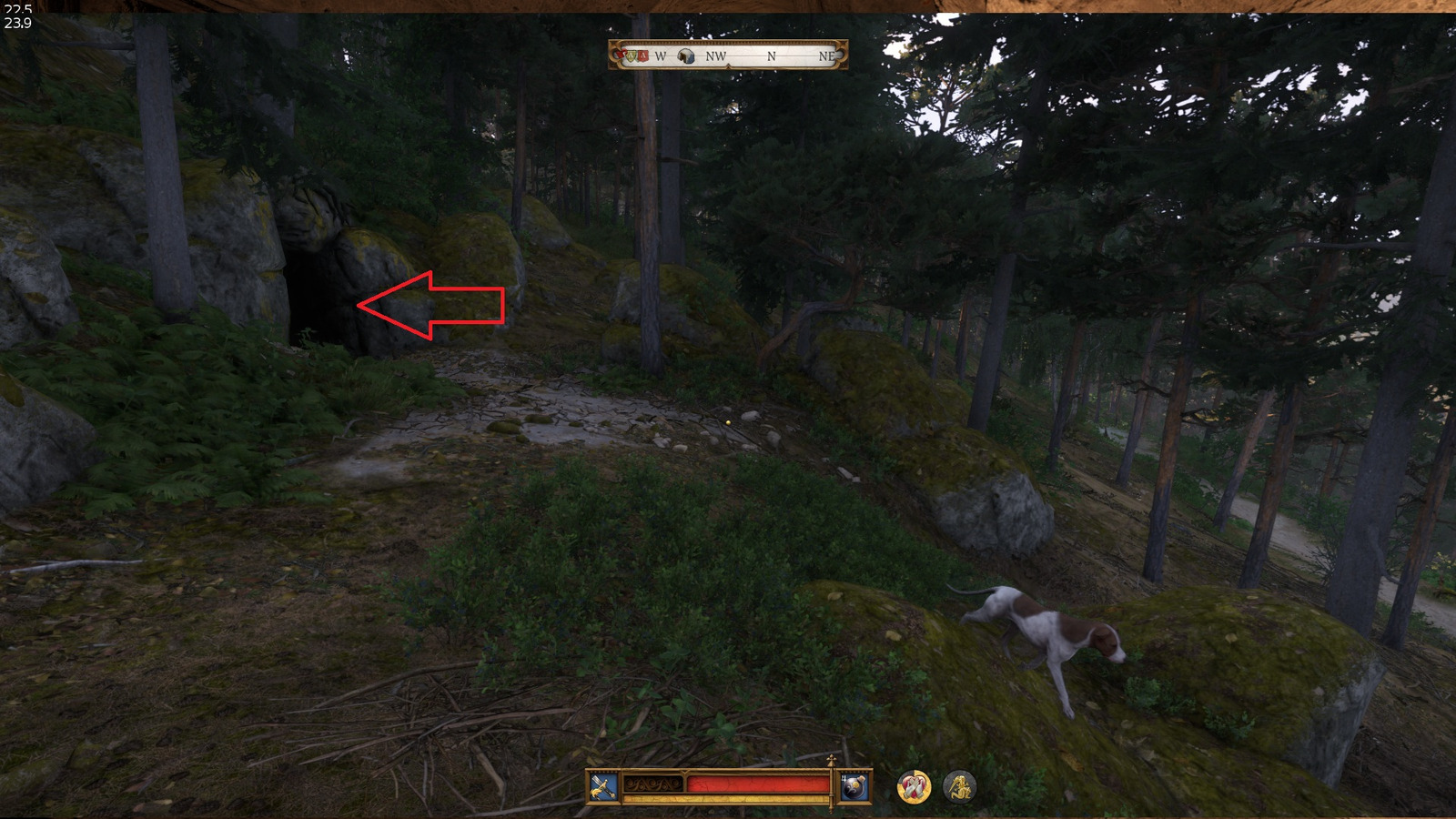Select the potion flask icon showing 4
This screenshot has height=819, width=1456.
point(855,785)
